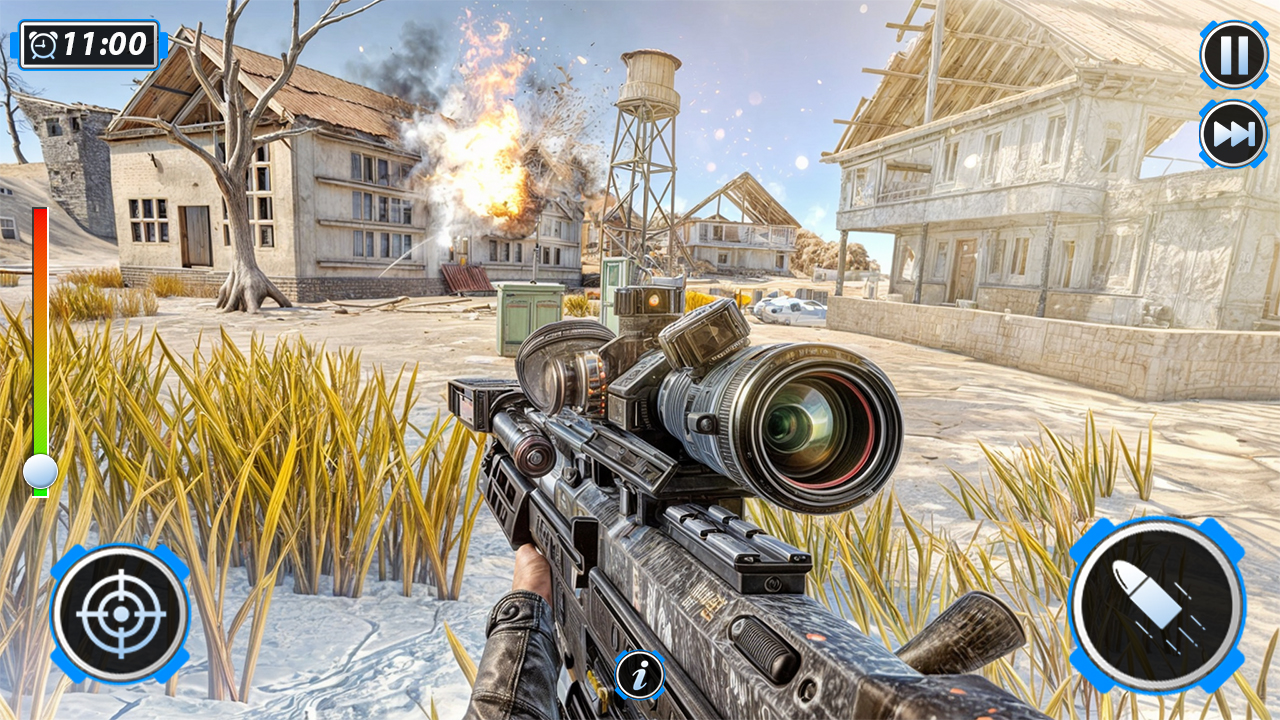Click the zoom slider knob
Screen dimensions: 1280x720
(40, 472)
